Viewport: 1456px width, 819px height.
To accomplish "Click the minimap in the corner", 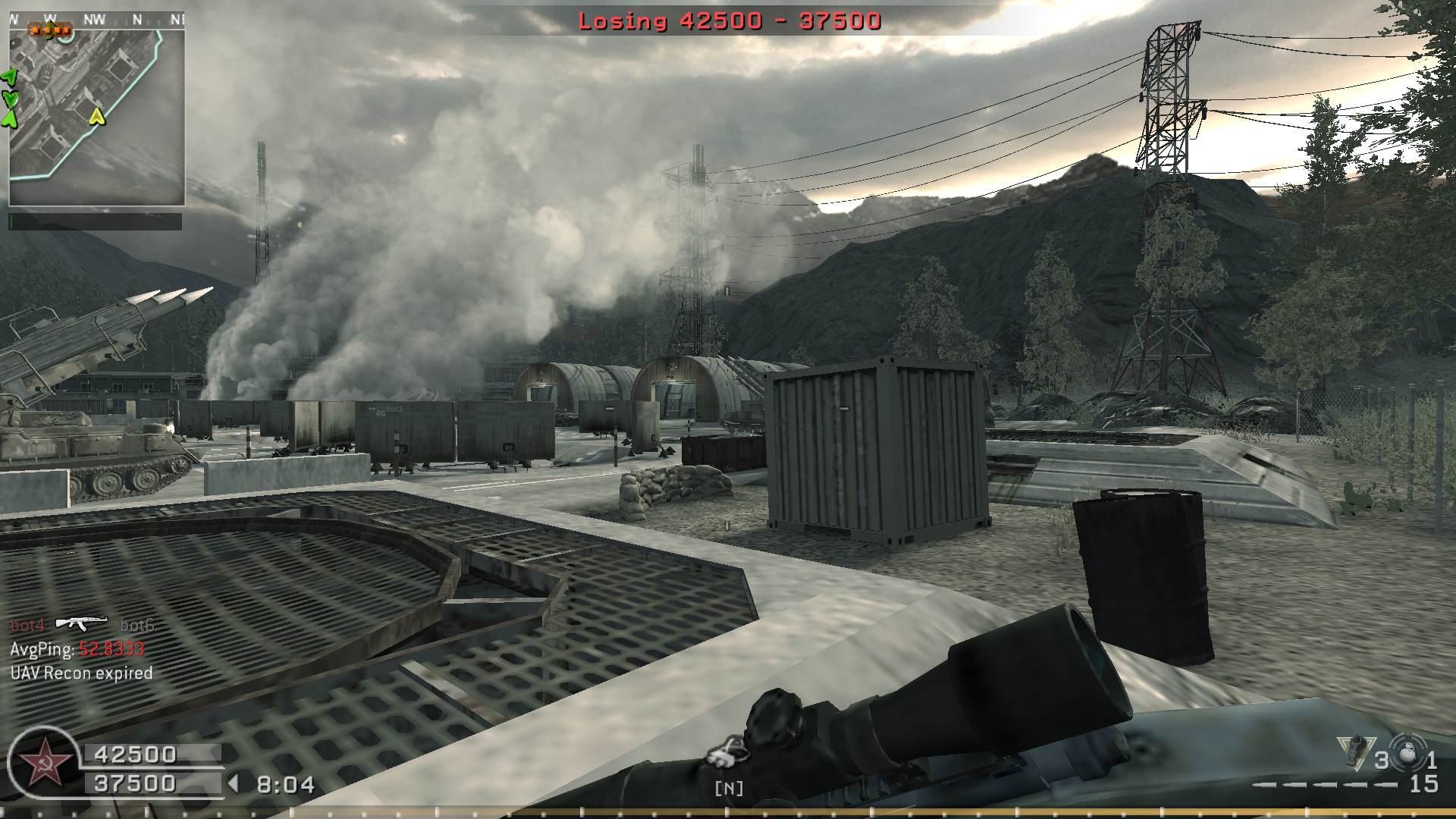I will pos(96,118).
